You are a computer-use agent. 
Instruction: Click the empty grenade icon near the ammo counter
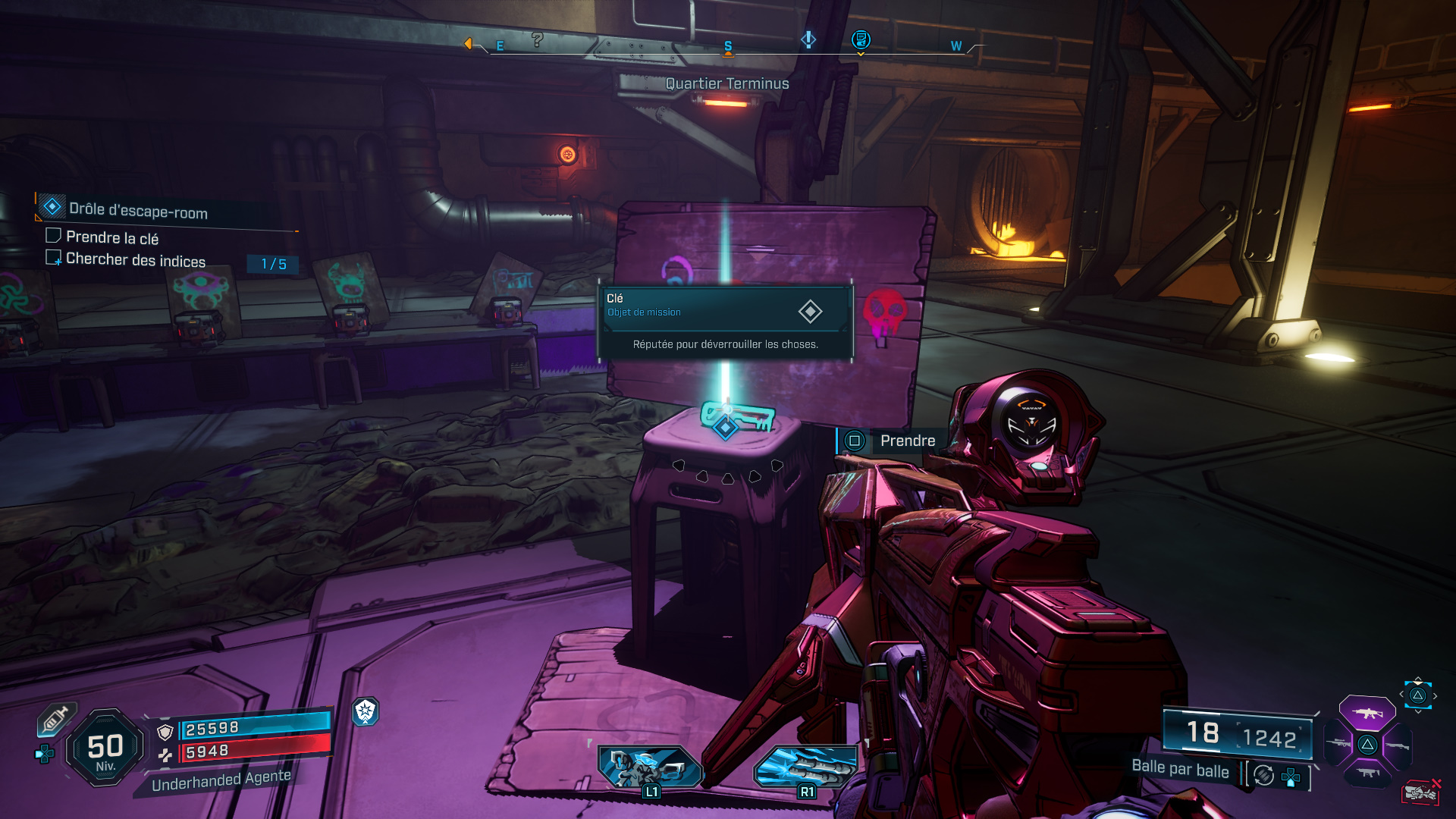coord(1422,791)
